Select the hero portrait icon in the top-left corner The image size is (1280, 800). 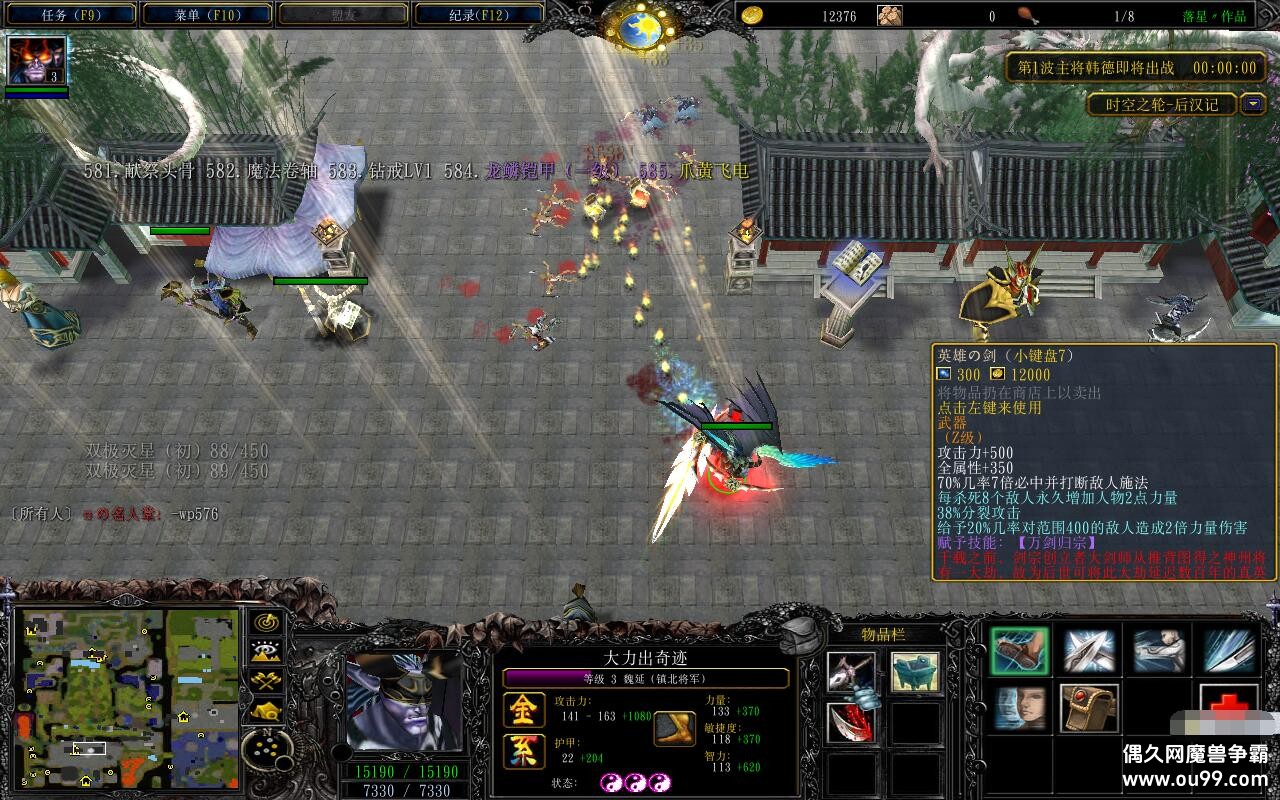37,60
